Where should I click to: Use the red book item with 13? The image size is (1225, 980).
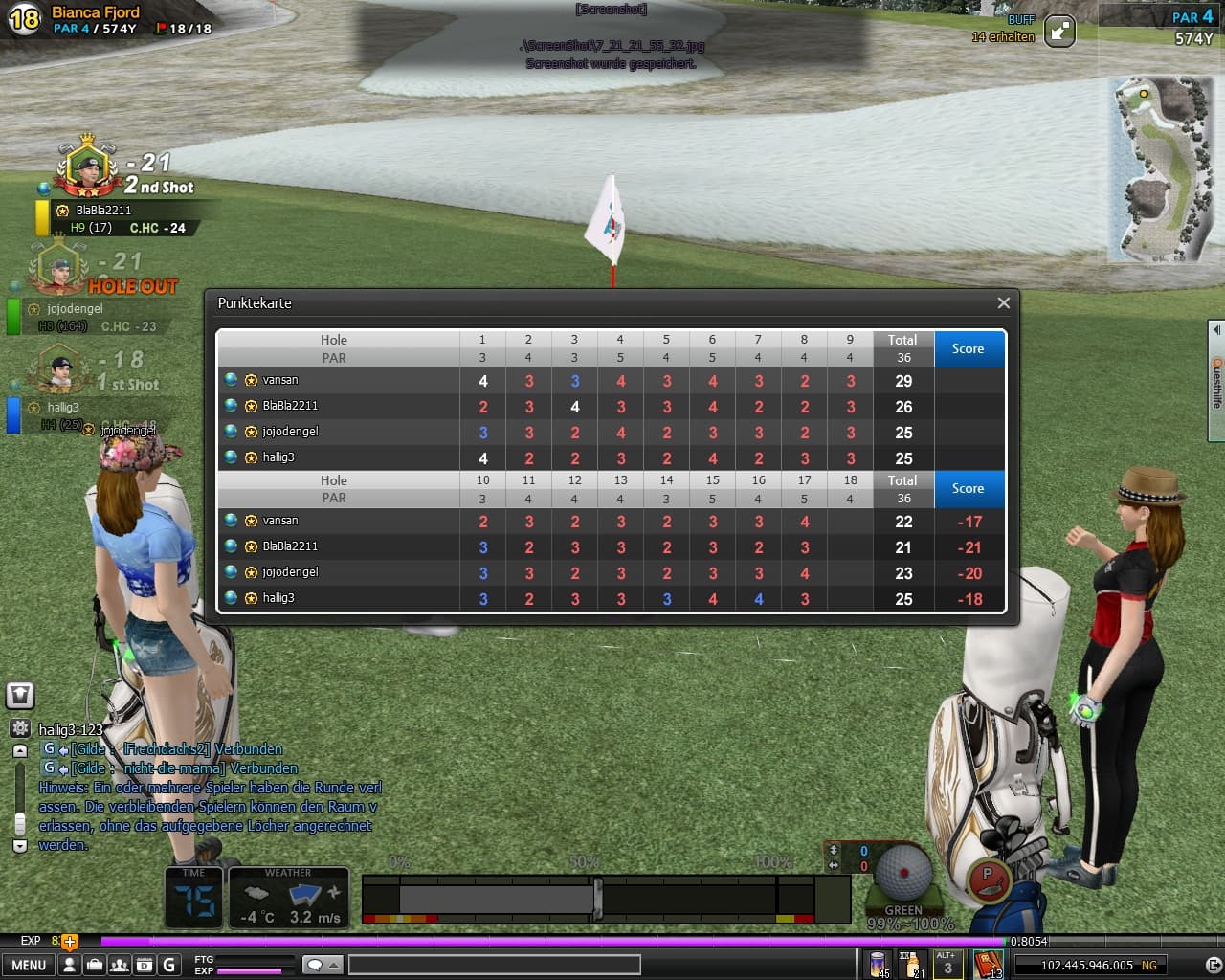(x=988, y=963)
